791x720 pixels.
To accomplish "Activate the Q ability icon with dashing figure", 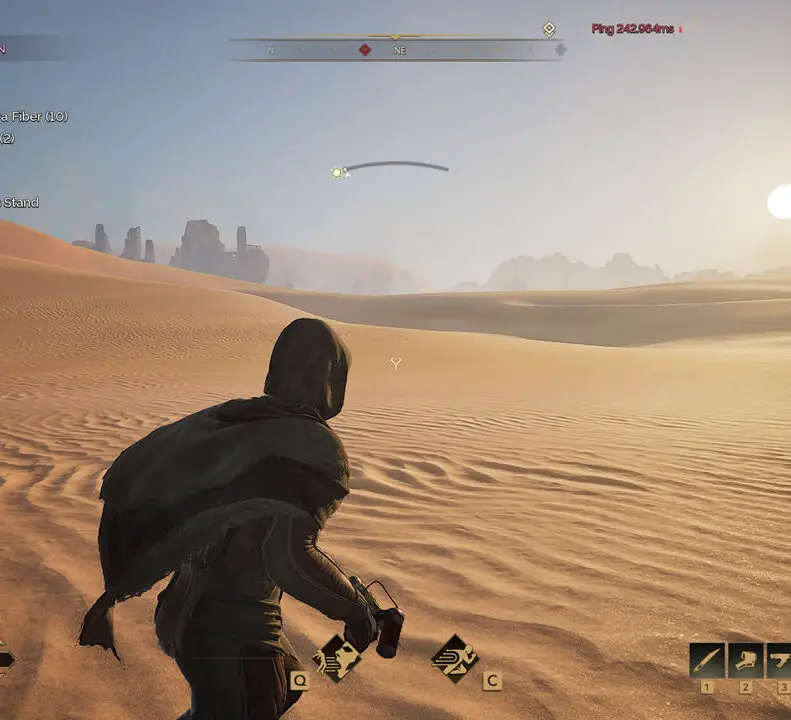I will (336, 658).
